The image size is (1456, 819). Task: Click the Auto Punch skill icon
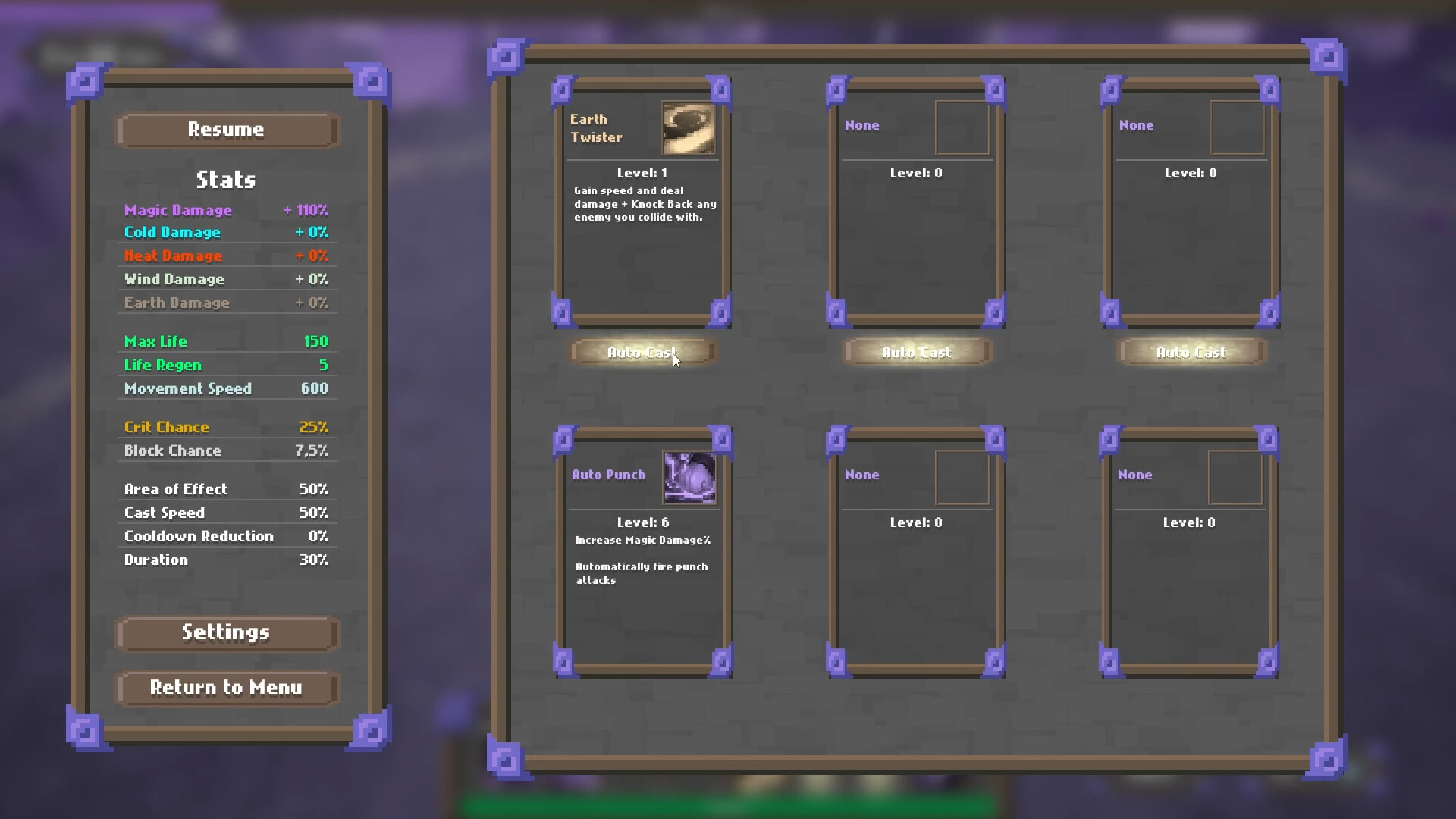pos(689,478)
